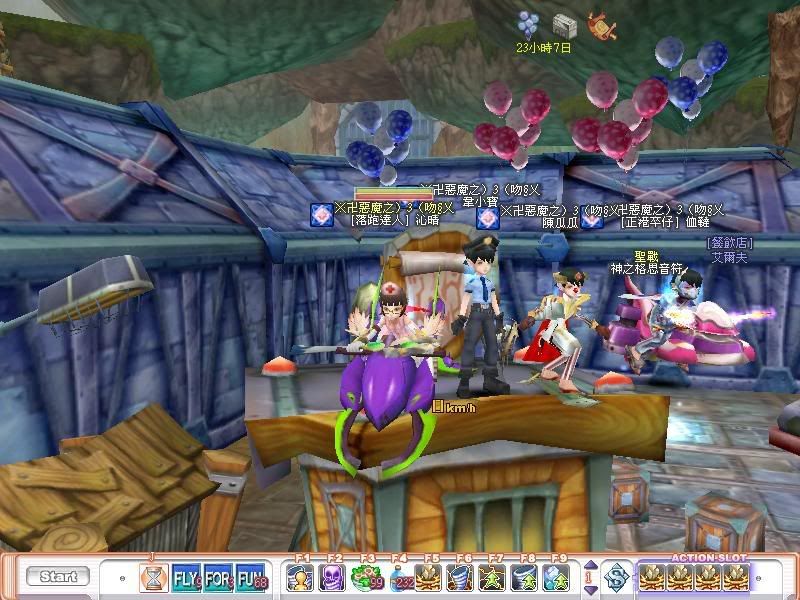This screenshot has height=600, width=800.
Task: Use the FLY item shortcut
Action: click(x=187, y=577)
